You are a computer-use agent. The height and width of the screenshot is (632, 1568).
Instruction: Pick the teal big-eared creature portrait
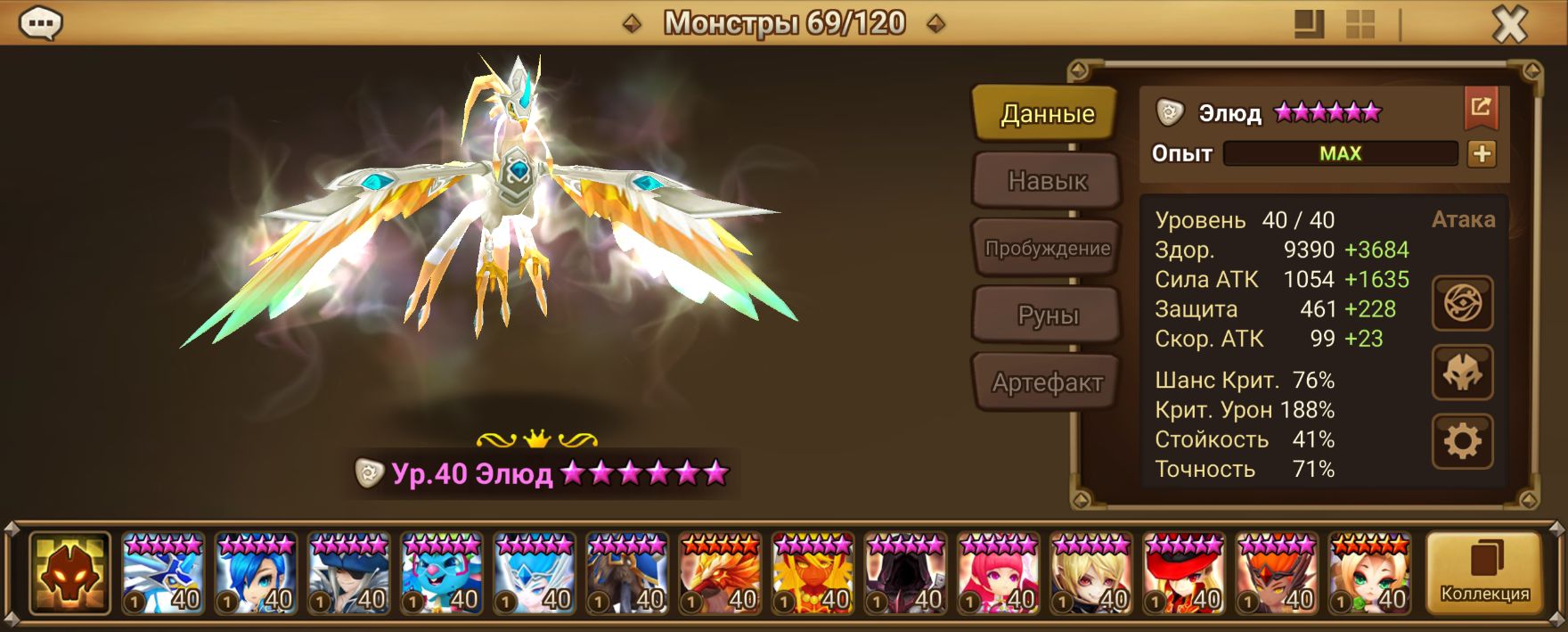(442, 573)
